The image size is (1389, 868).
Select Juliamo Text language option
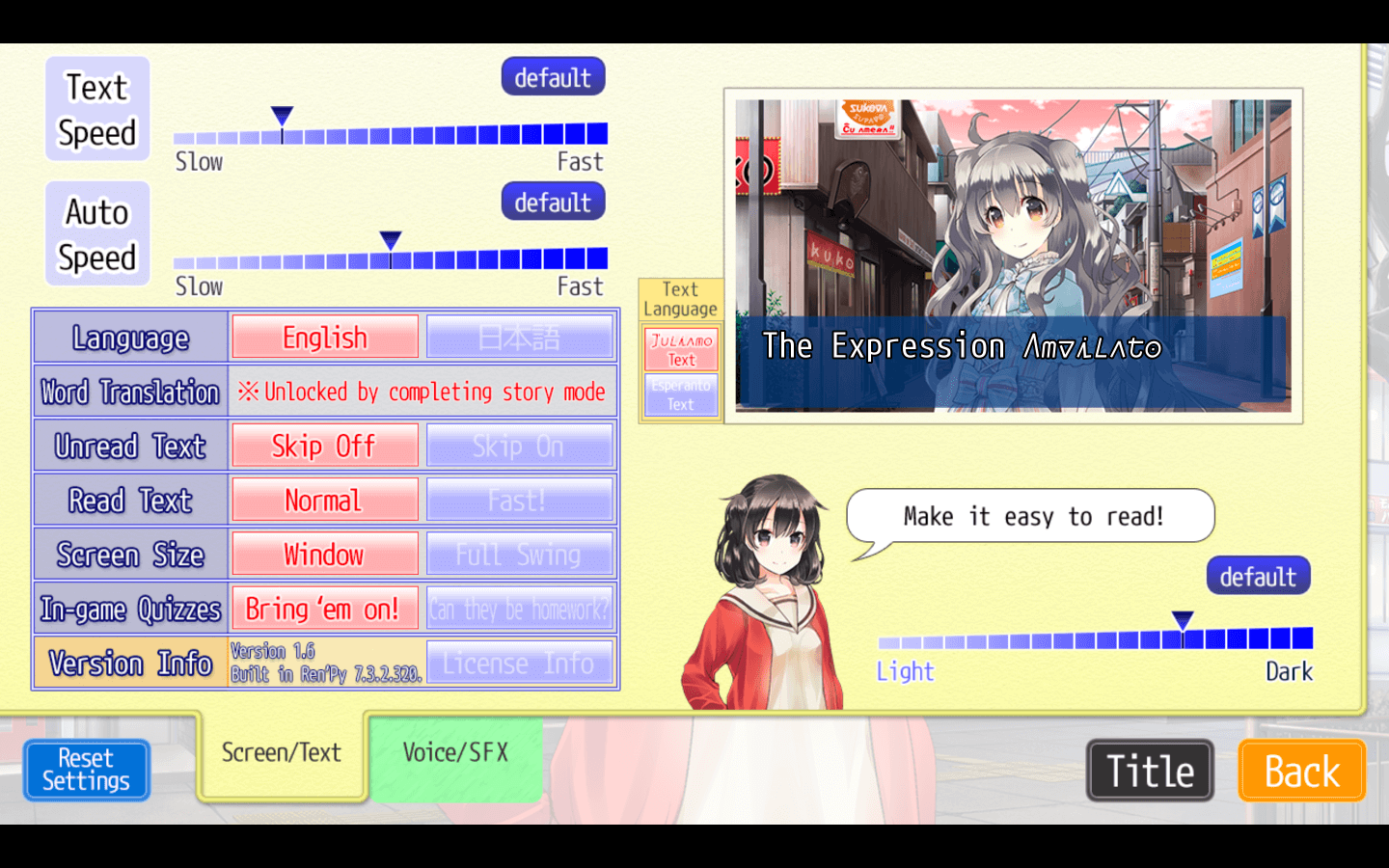point(681,349)
